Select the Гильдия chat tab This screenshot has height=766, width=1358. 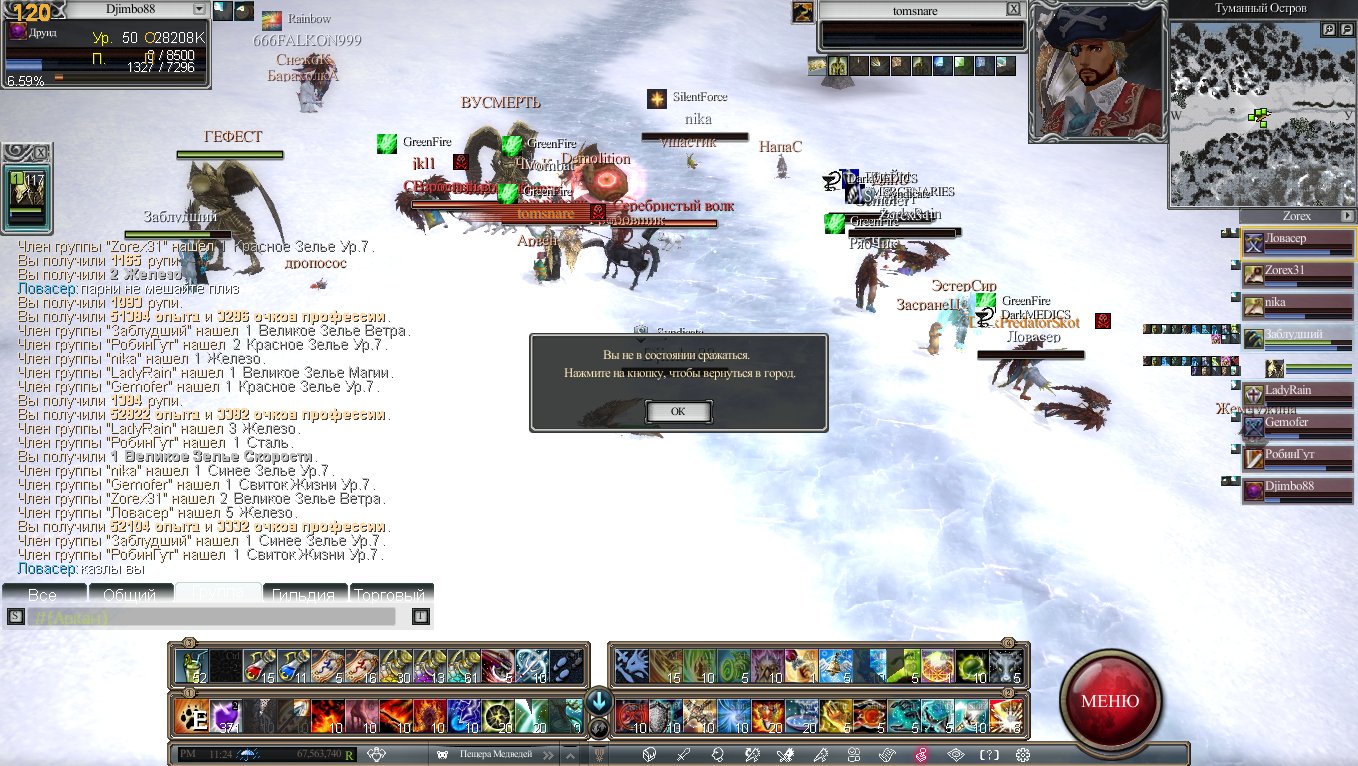[304, 594]
